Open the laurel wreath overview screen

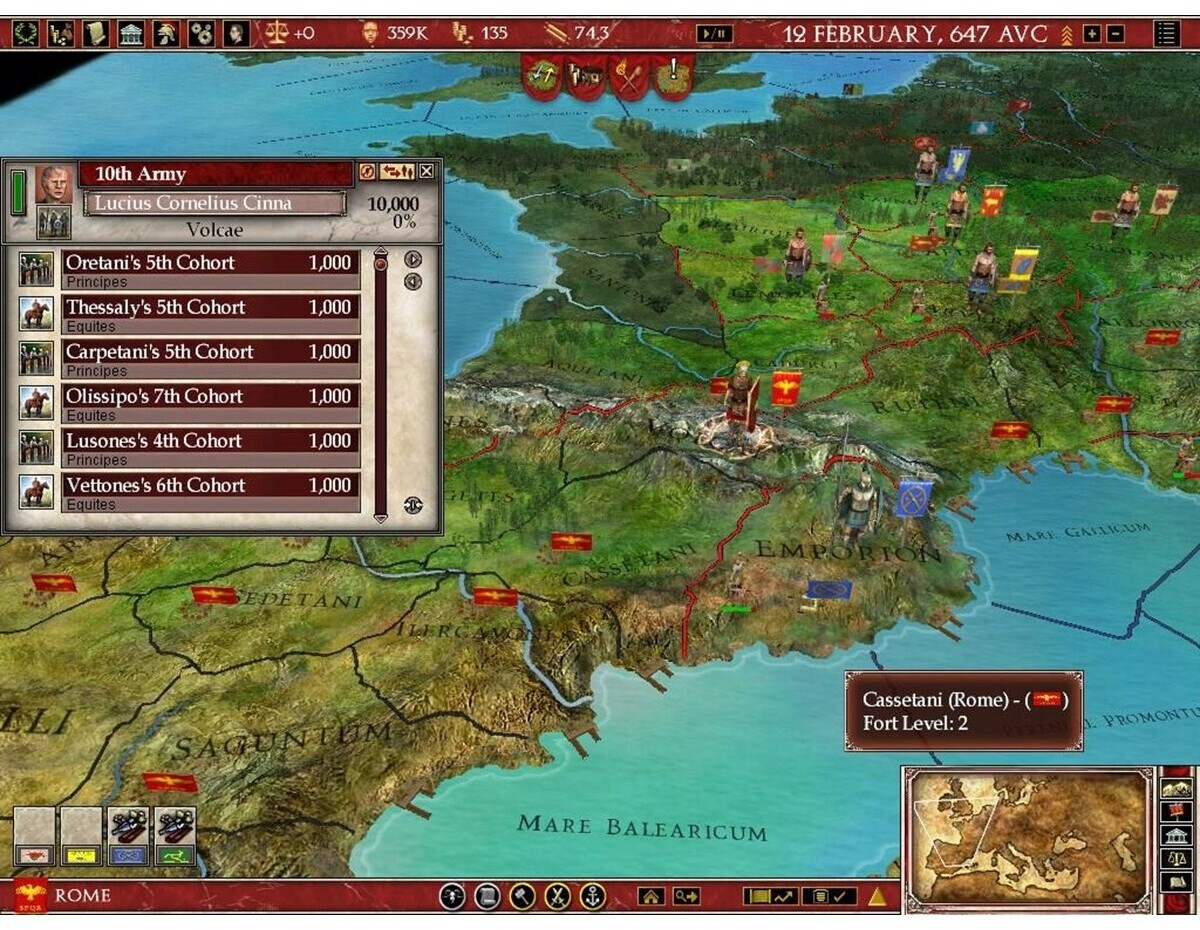pos(27,34)
